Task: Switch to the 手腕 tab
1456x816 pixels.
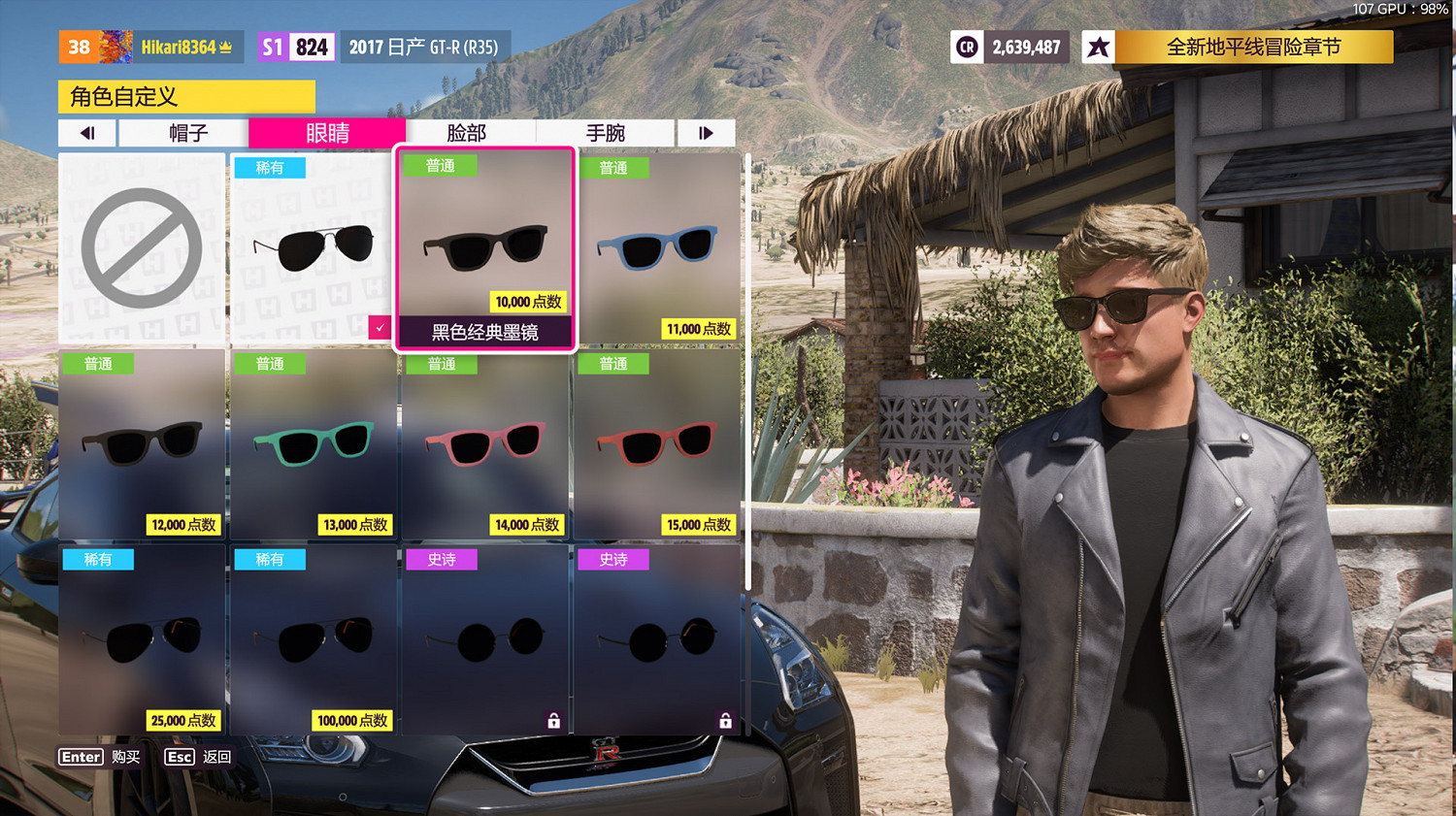Action: click(x=606, y=133)
